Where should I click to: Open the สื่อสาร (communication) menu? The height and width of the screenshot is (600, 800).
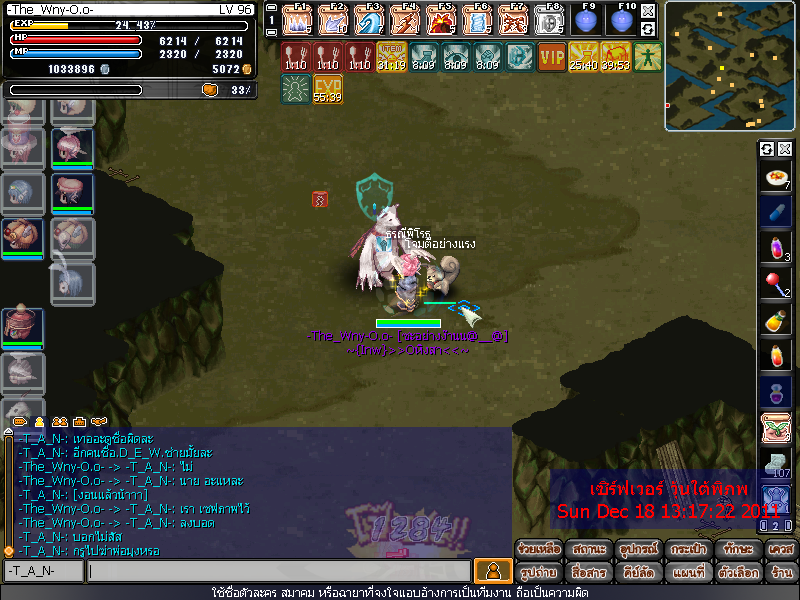[x=588, y=573]
